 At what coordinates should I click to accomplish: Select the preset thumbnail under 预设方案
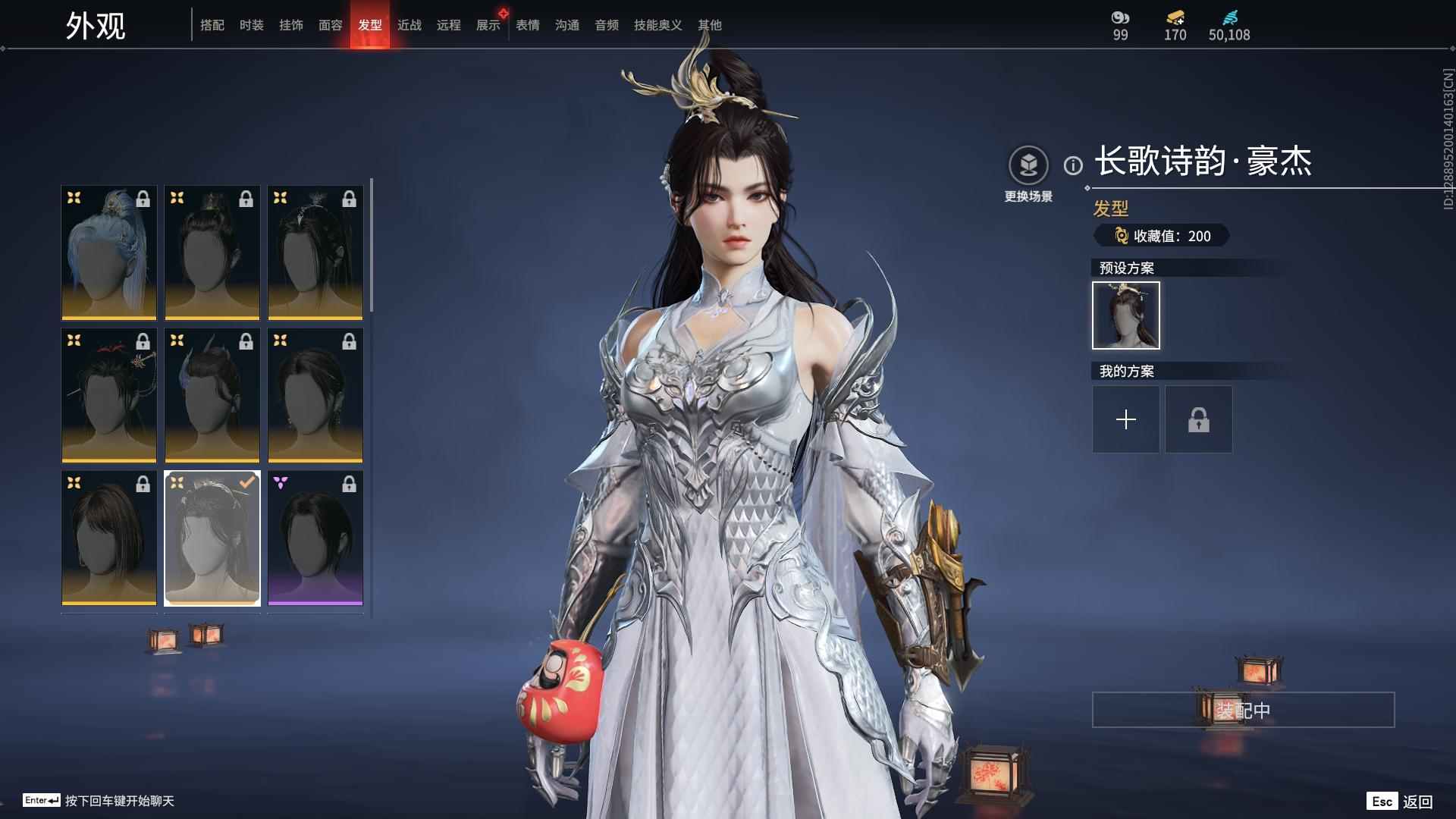point(1125,315)
